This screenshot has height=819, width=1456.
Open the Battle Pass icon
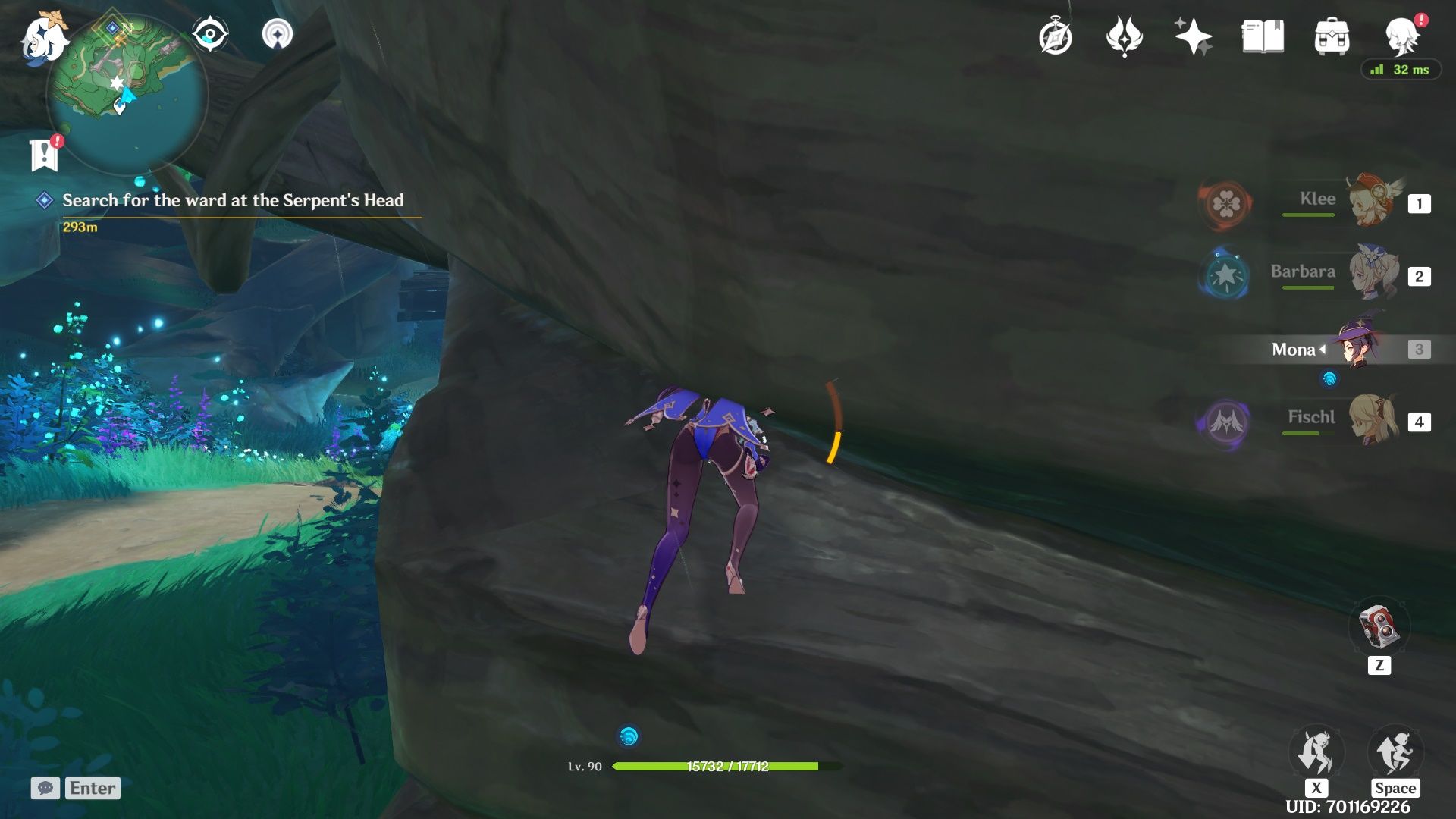point(1124,37)
